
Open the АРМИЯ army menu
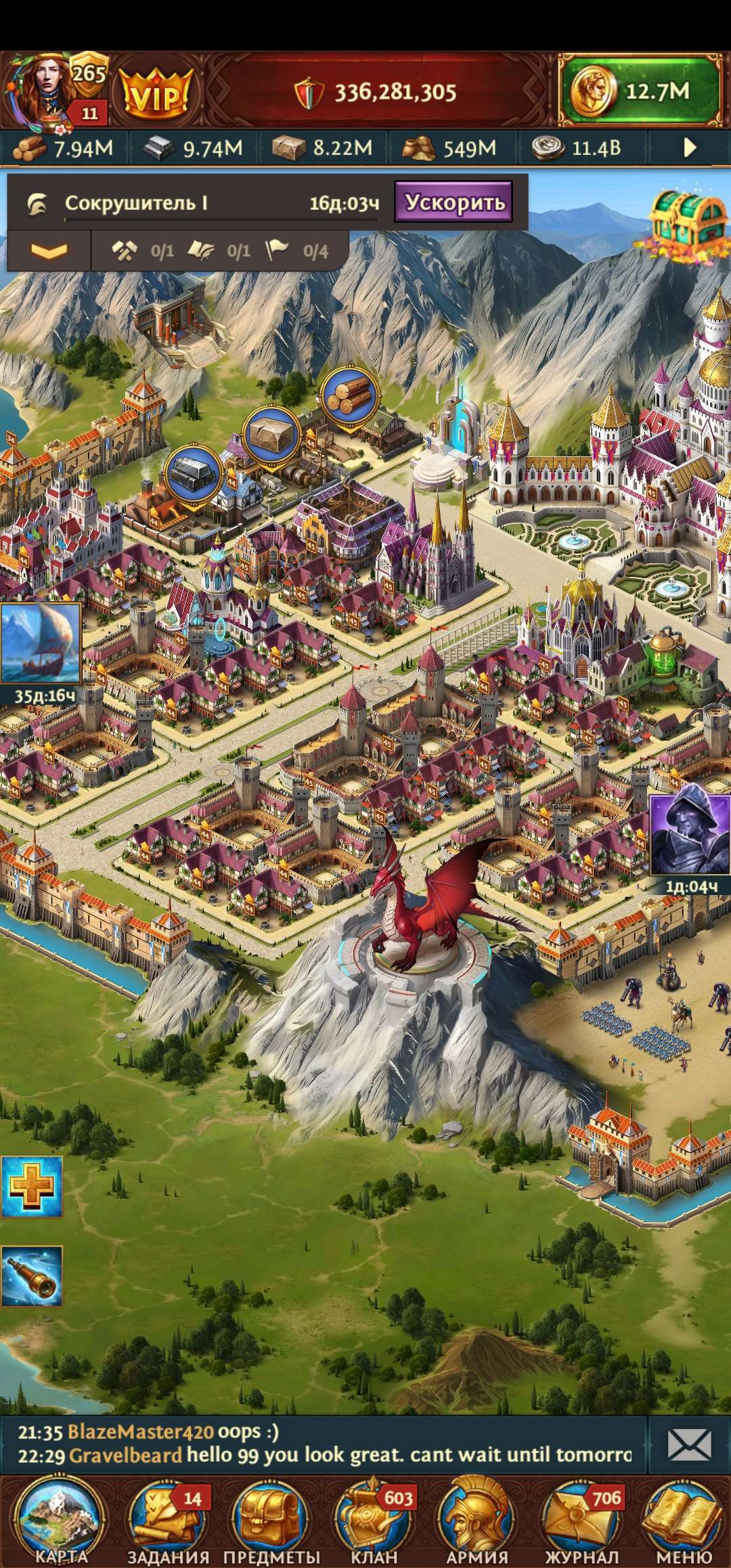pyautogui.click(x=478, y=1521)
